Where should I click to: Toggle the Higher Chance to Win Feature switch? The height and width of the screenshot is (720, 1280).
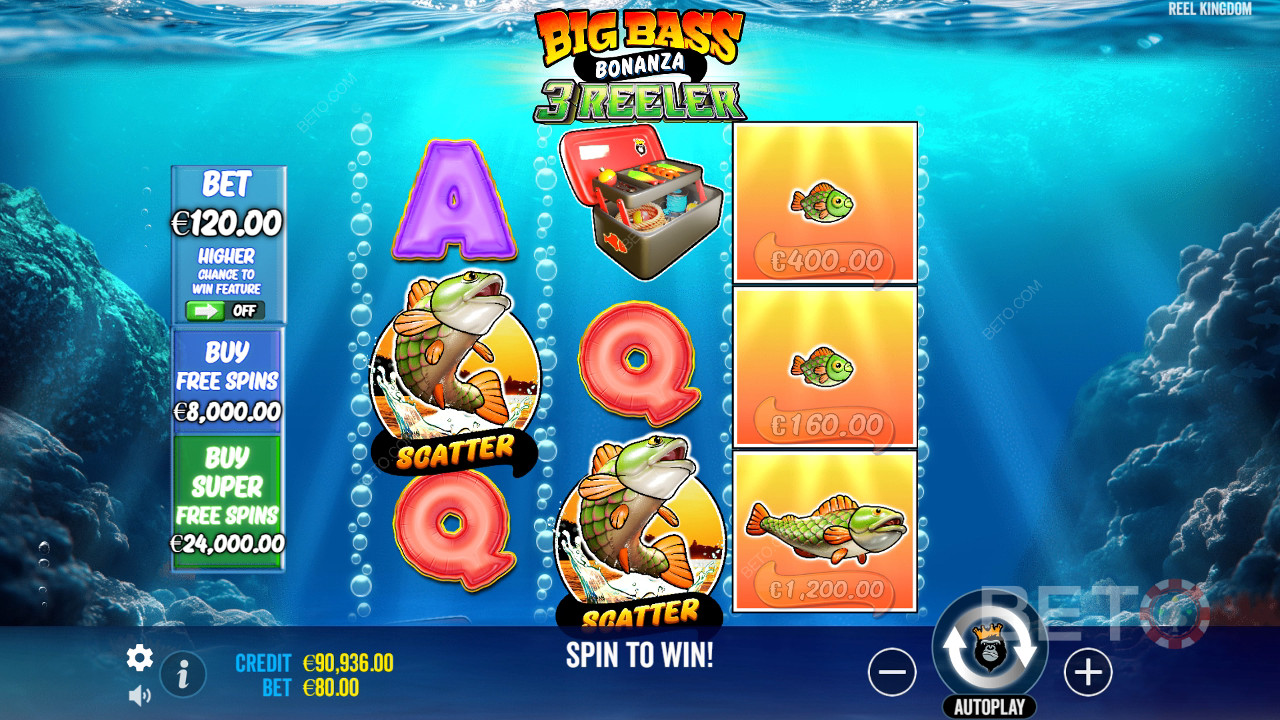click(228, 311)
